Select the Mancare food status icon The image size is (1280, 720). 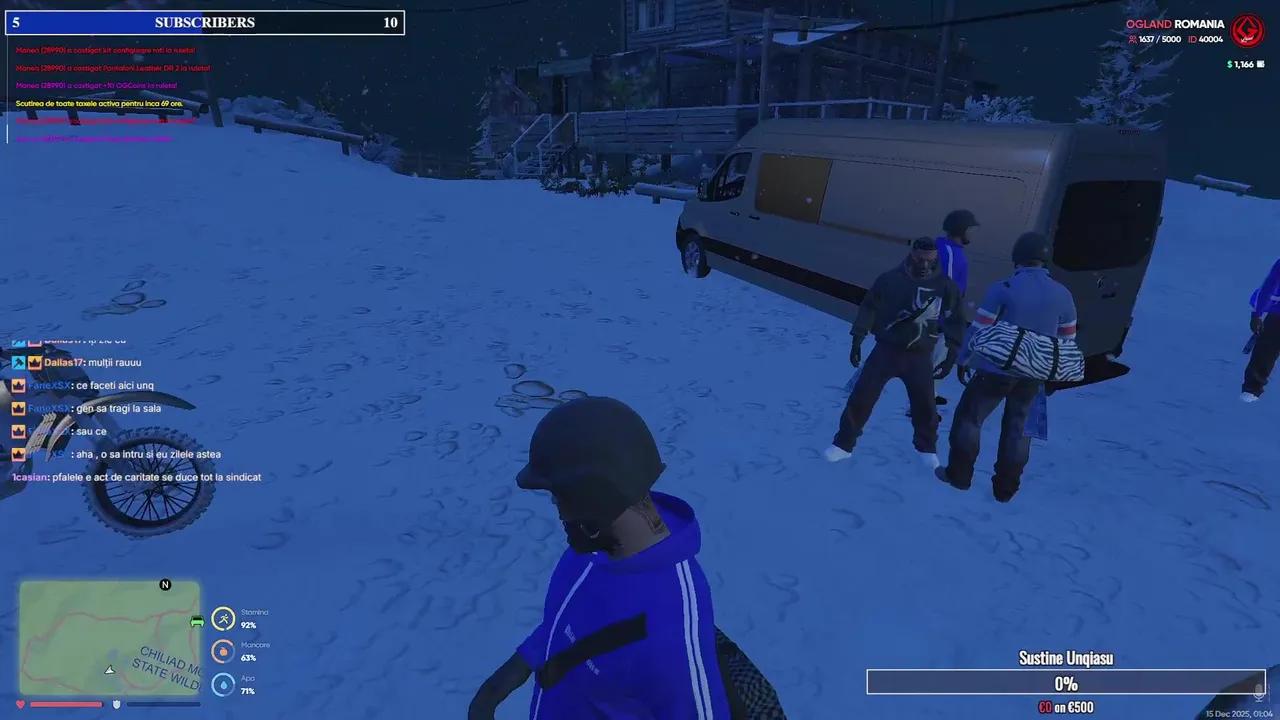pos(223,651)
